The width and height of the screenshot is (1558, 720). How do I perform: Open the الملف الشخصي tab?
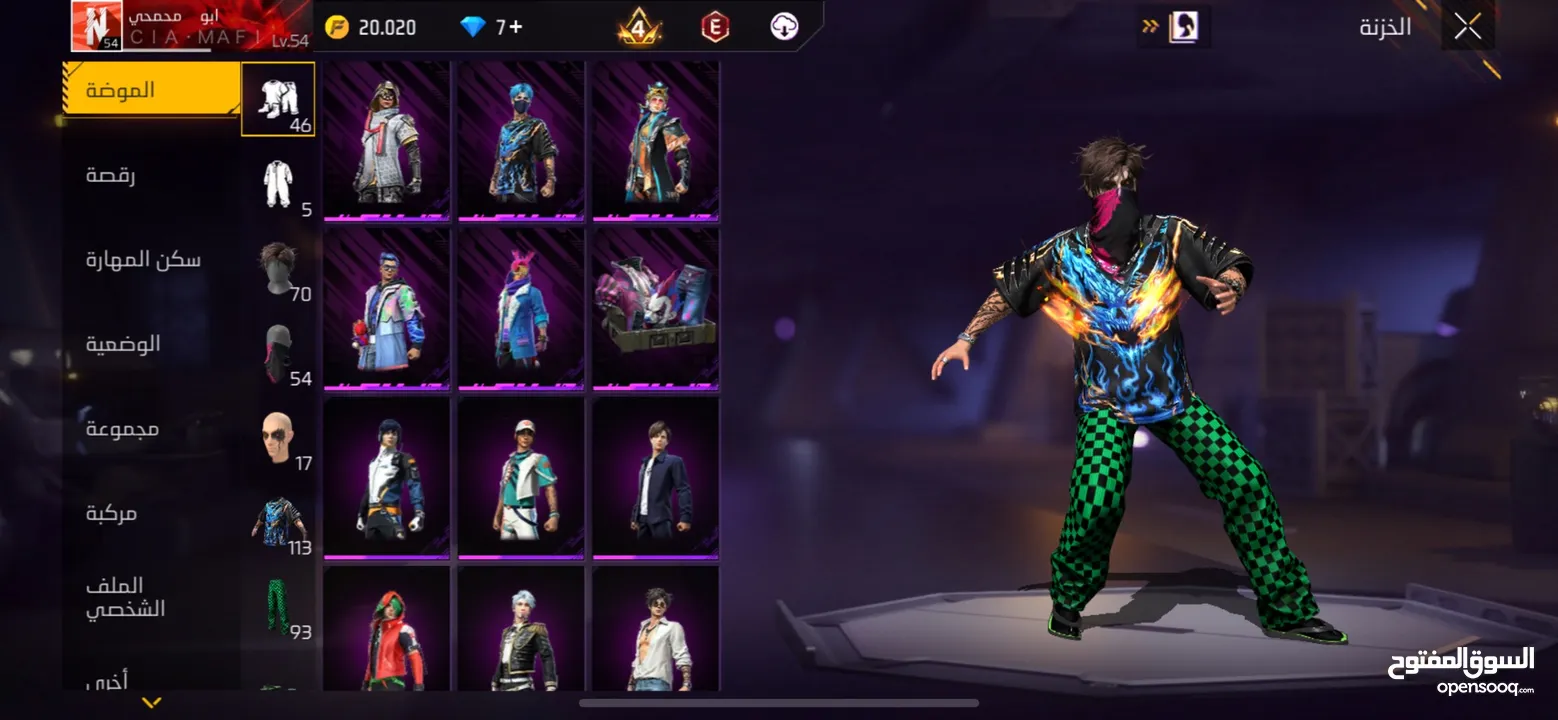point(125,597)
